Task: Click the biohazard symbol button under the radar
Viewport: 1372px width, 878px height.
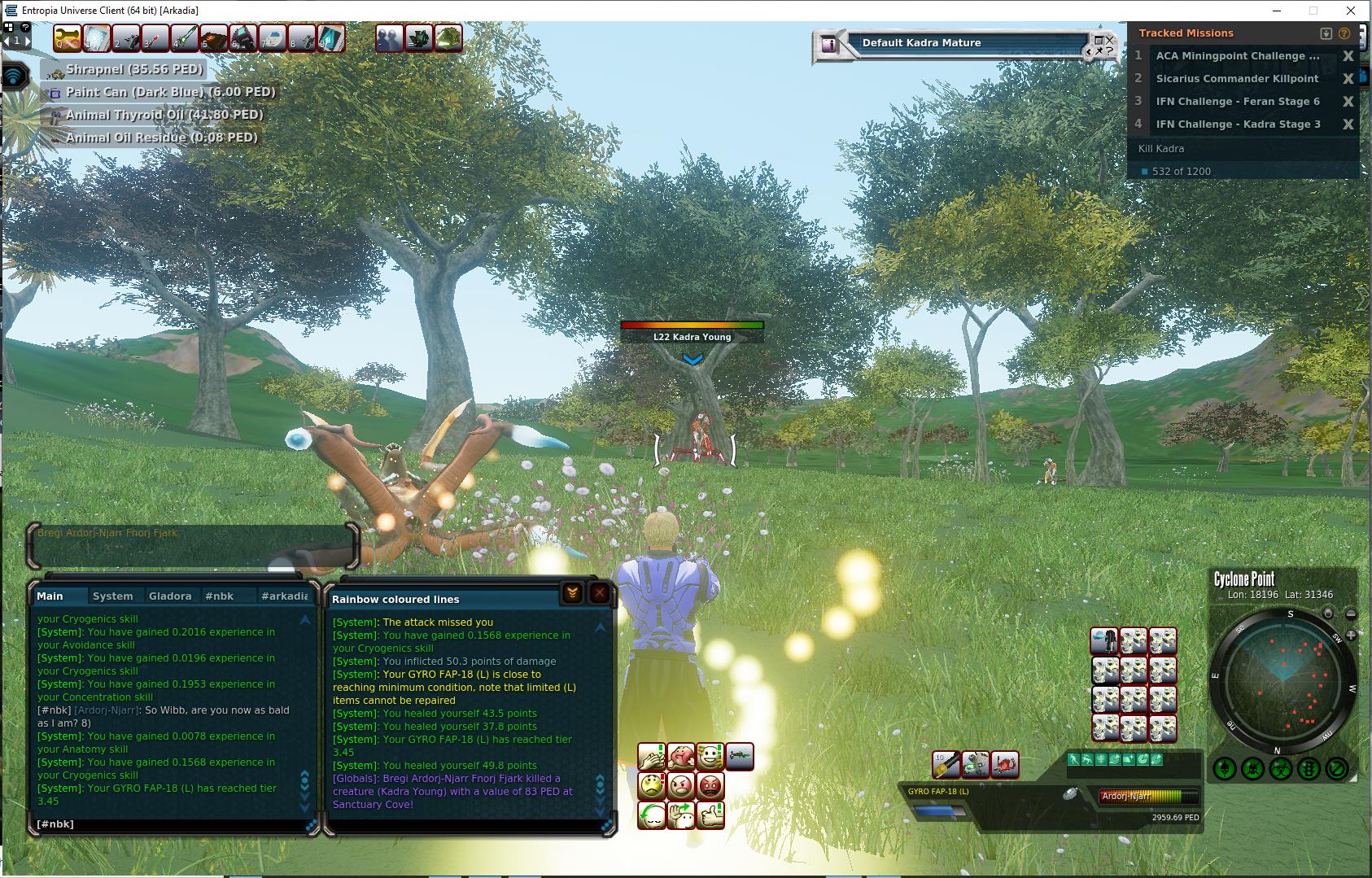Action: coord(1281,767)
